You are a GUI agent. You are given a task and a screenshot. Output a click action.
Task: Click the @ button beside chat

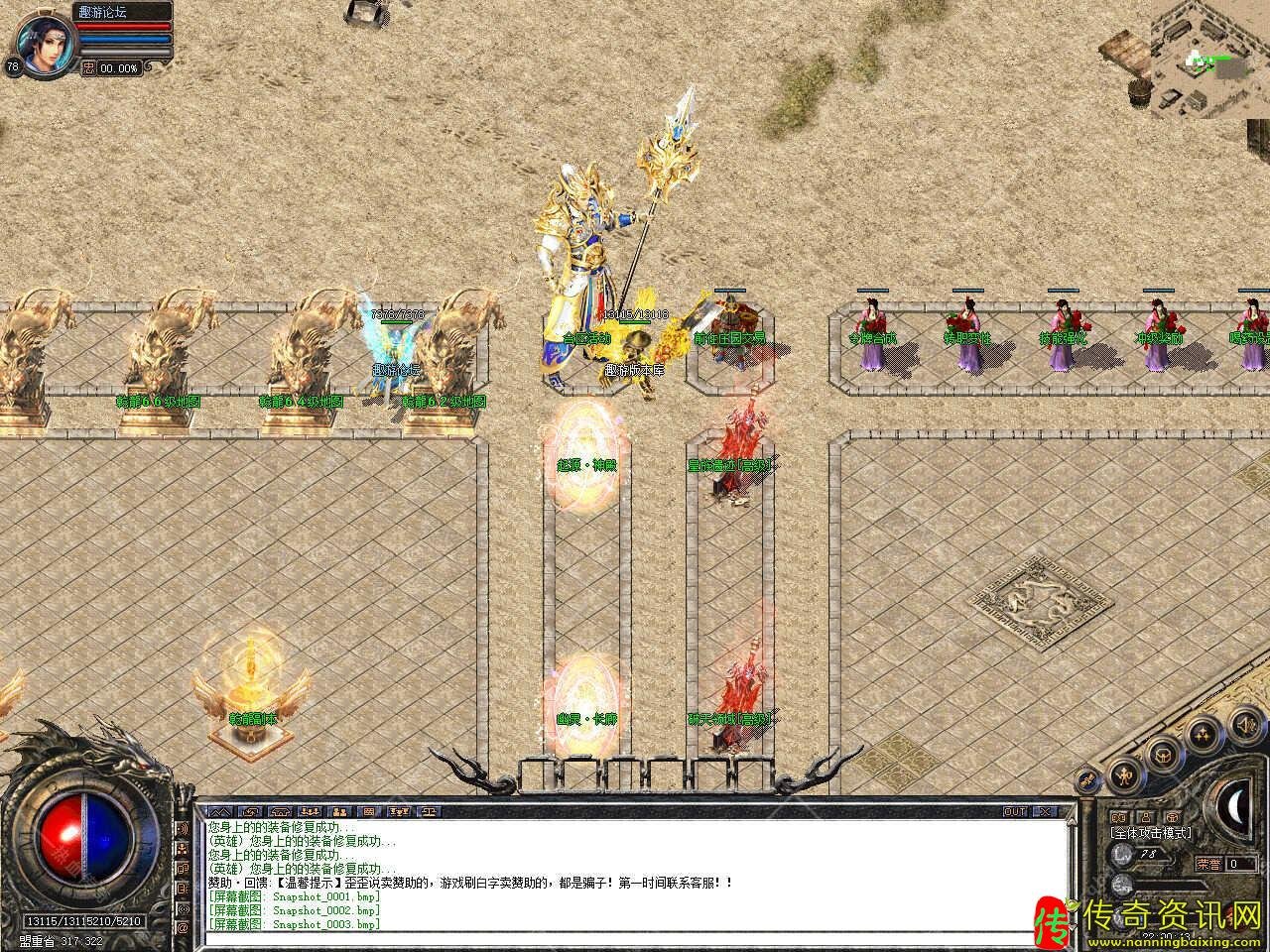[x=183, y=928]
